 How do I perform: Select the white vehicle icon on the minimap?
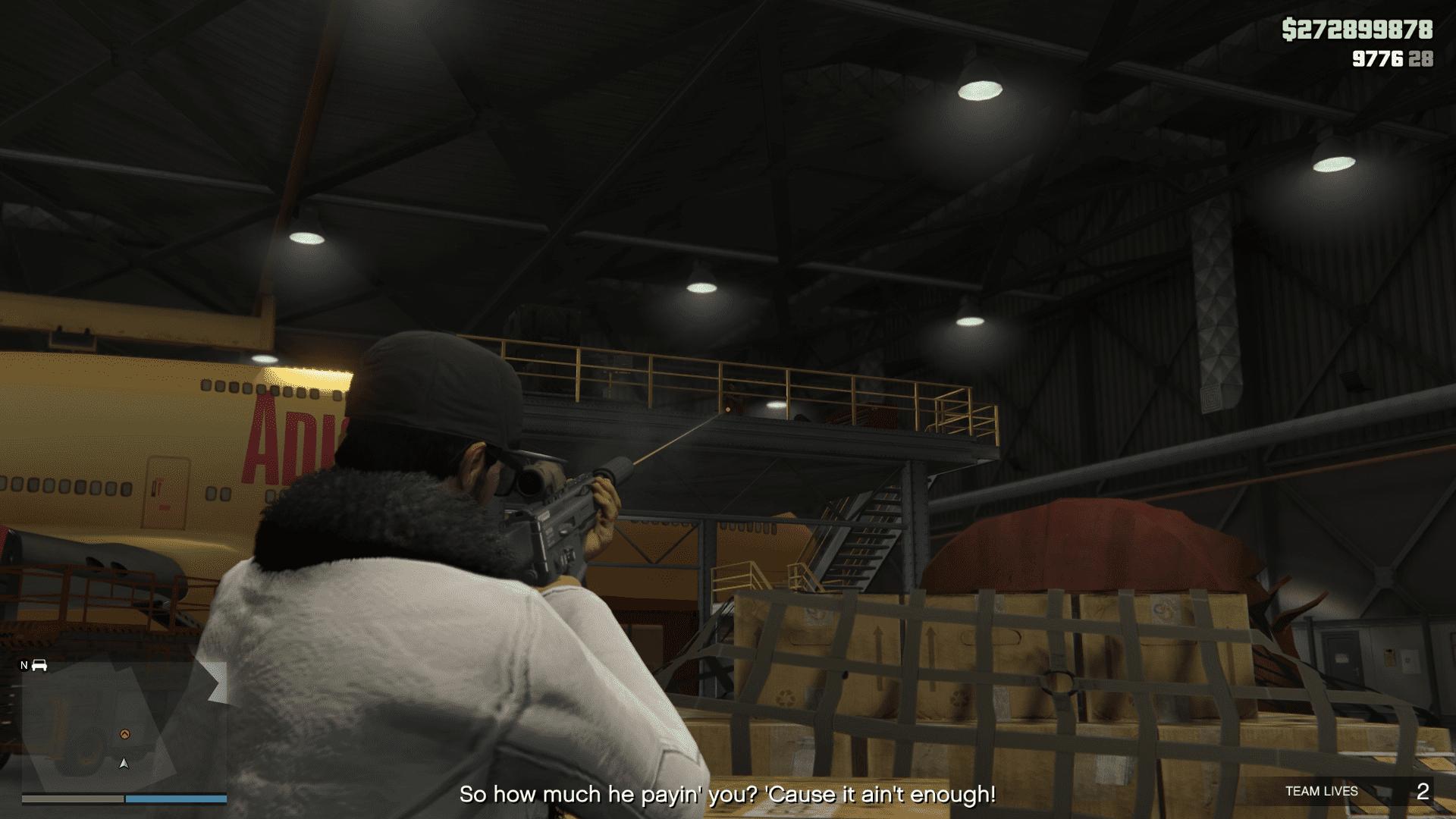pyautogui.click(x=39, y=666)
